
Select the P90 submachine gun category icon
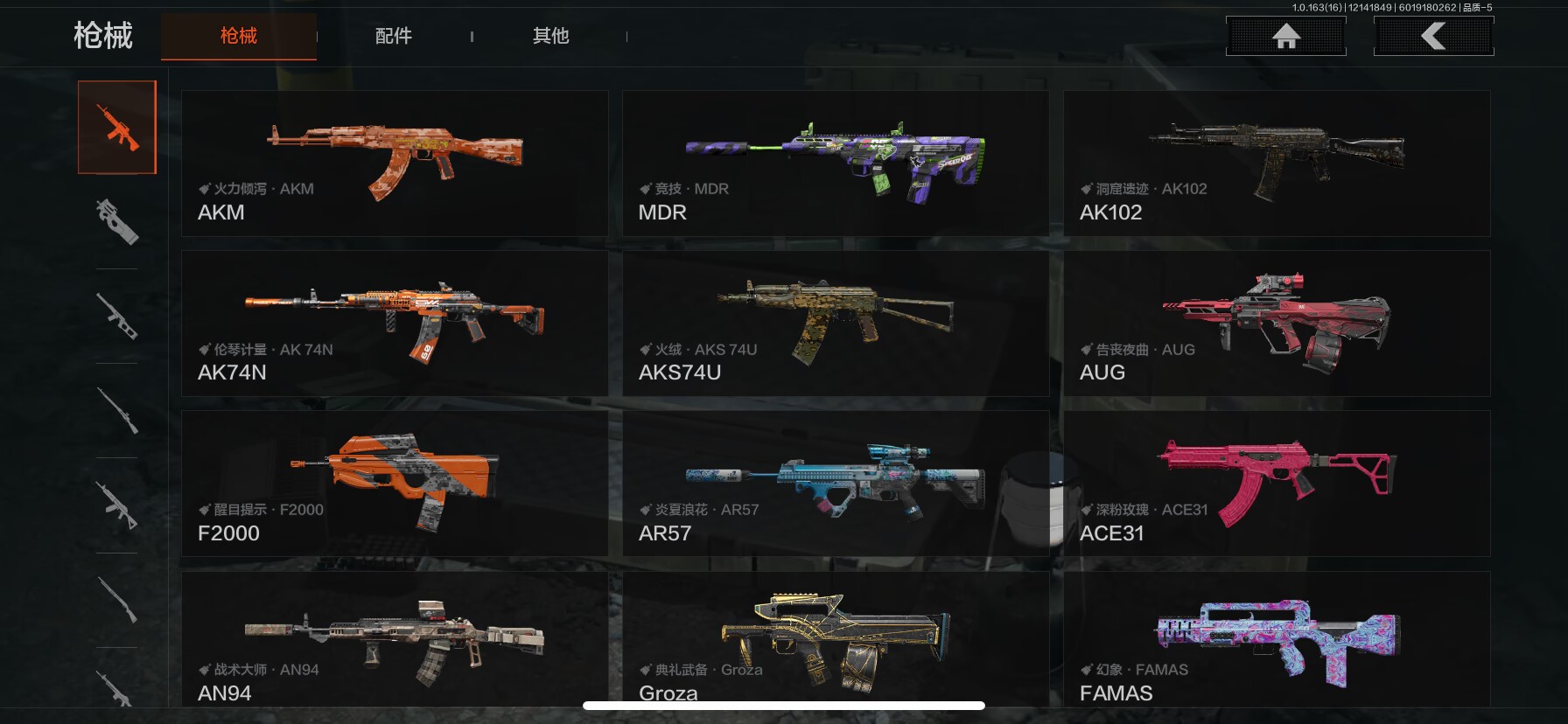(117, 221)
